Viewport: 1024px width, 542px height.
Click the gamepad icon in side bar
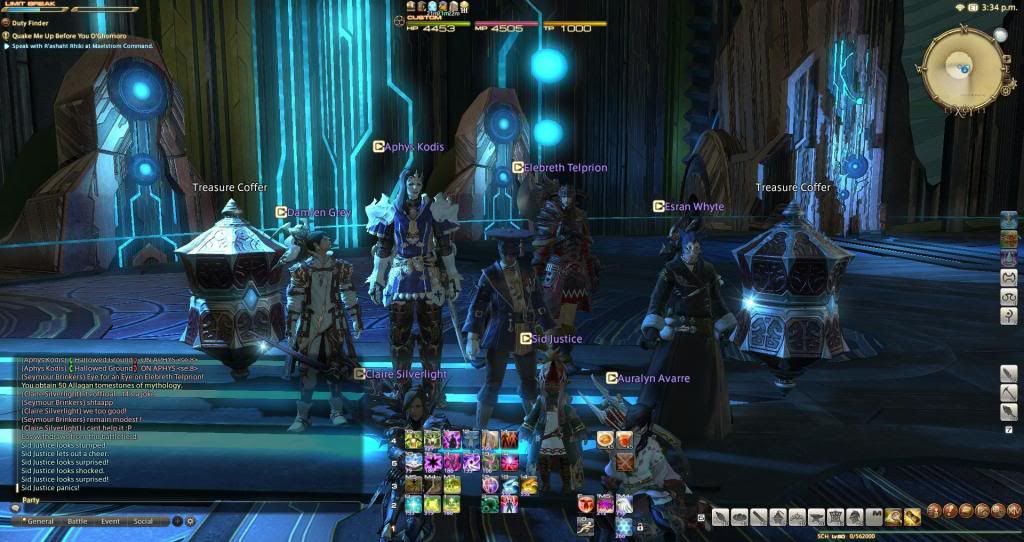[1009, 278]
